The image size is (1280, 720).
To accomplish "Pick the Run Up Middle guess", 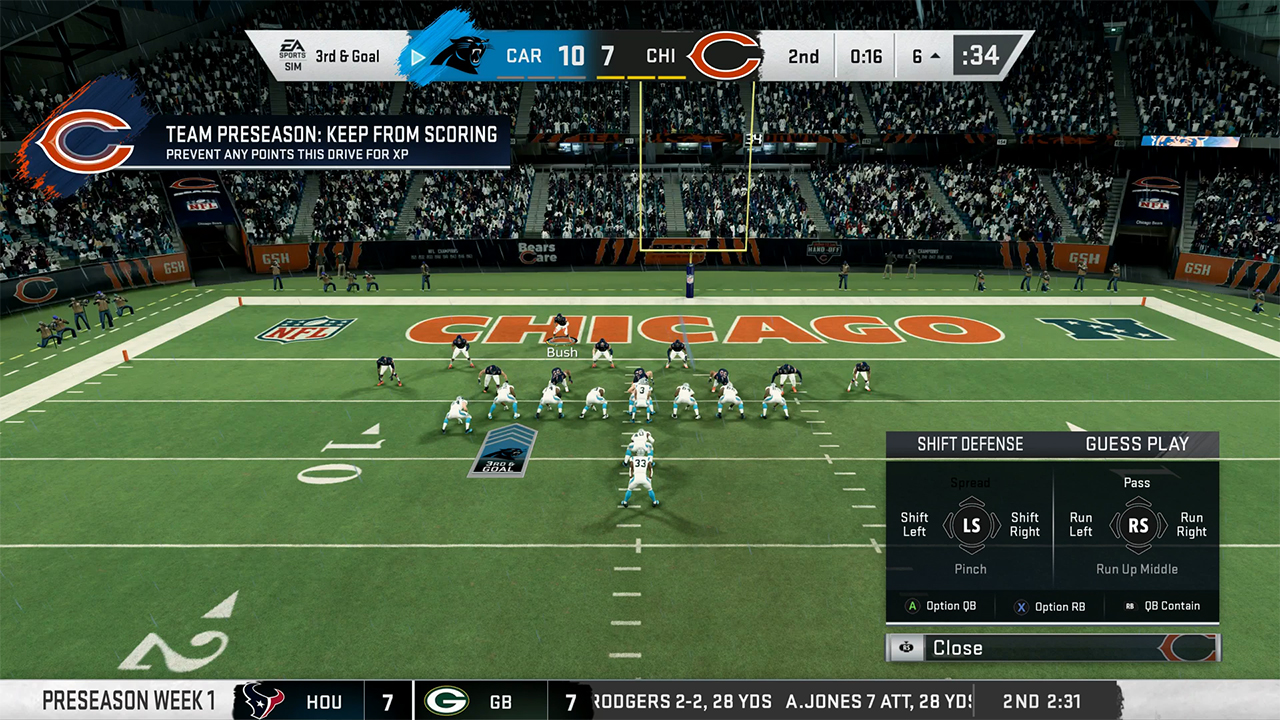I will pos(1137,569).
